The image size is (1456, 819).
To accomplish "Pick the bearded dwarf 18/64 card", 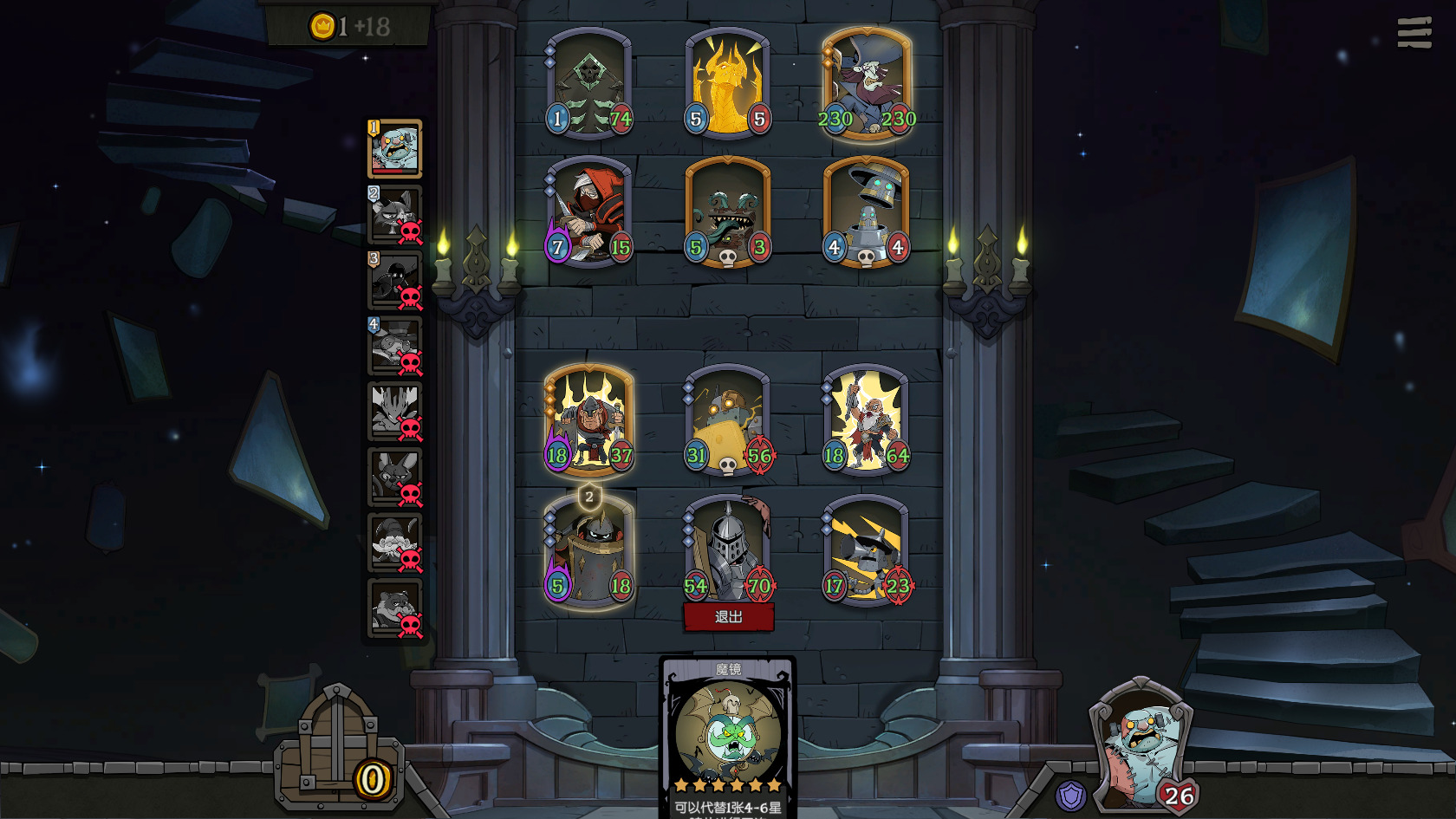I will (x=867, y=420).
